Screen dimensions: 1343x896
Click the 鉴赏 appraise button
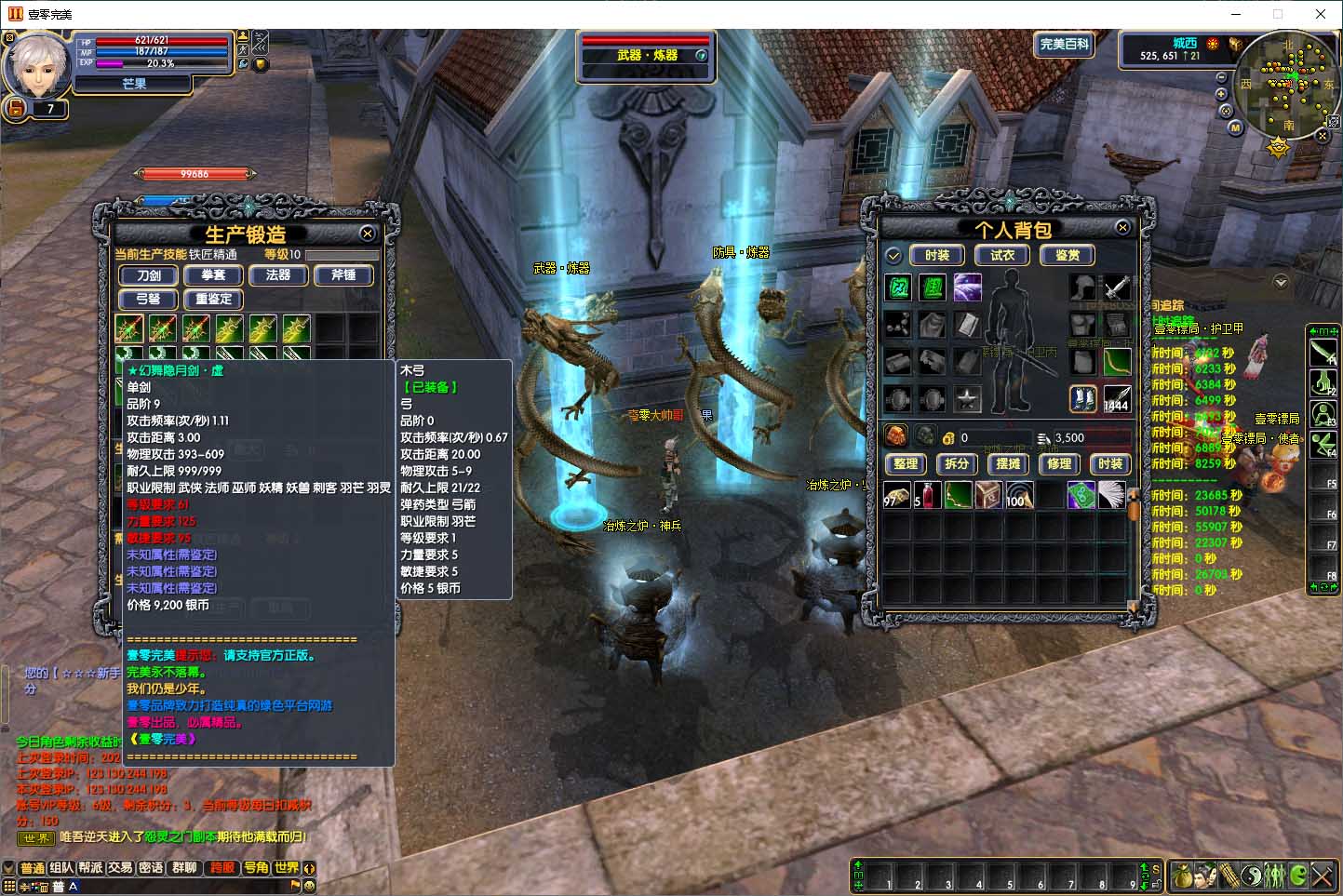tap(1068, 255)
